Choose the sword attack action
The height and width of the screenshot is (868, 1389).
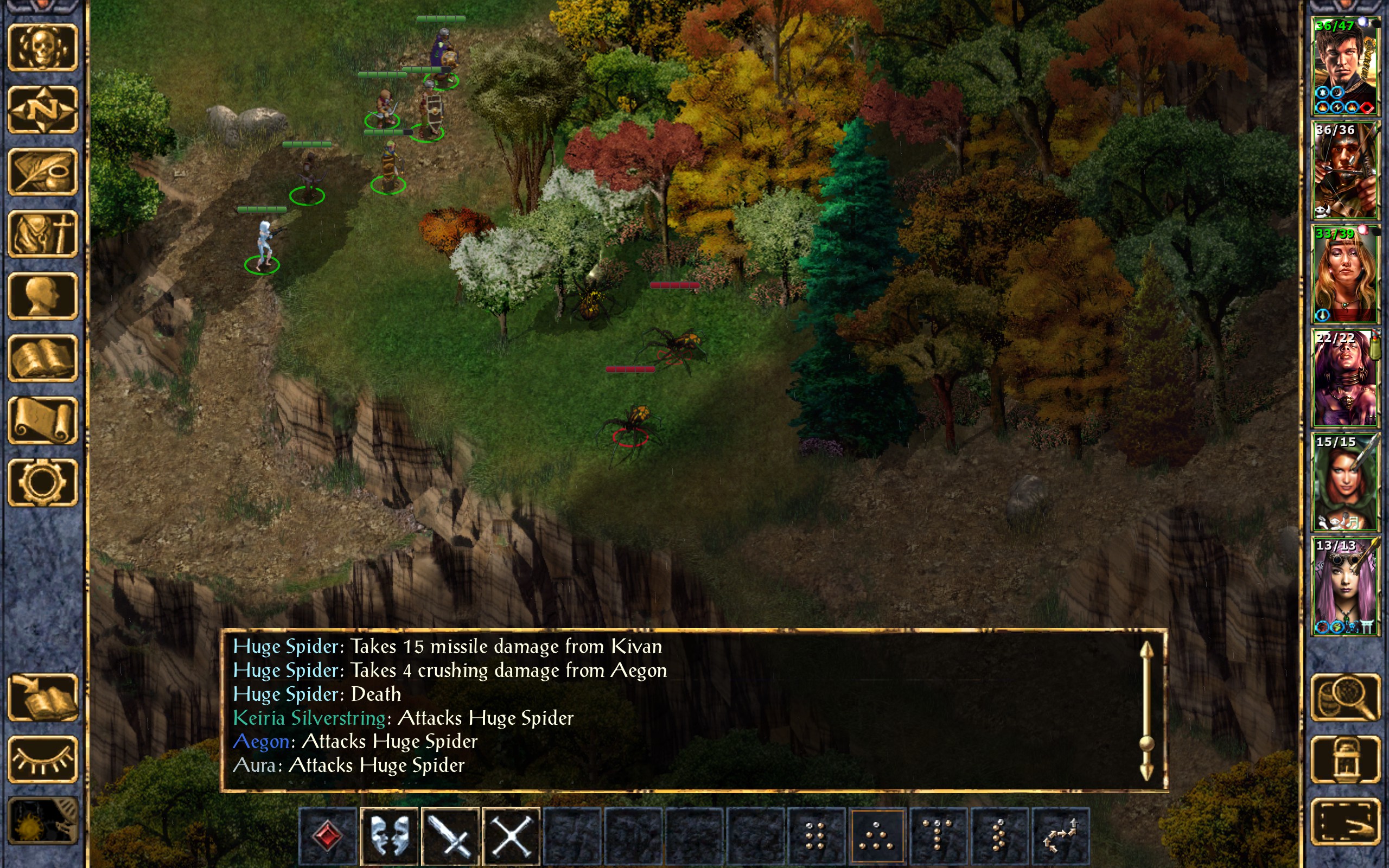pos(450,835)
